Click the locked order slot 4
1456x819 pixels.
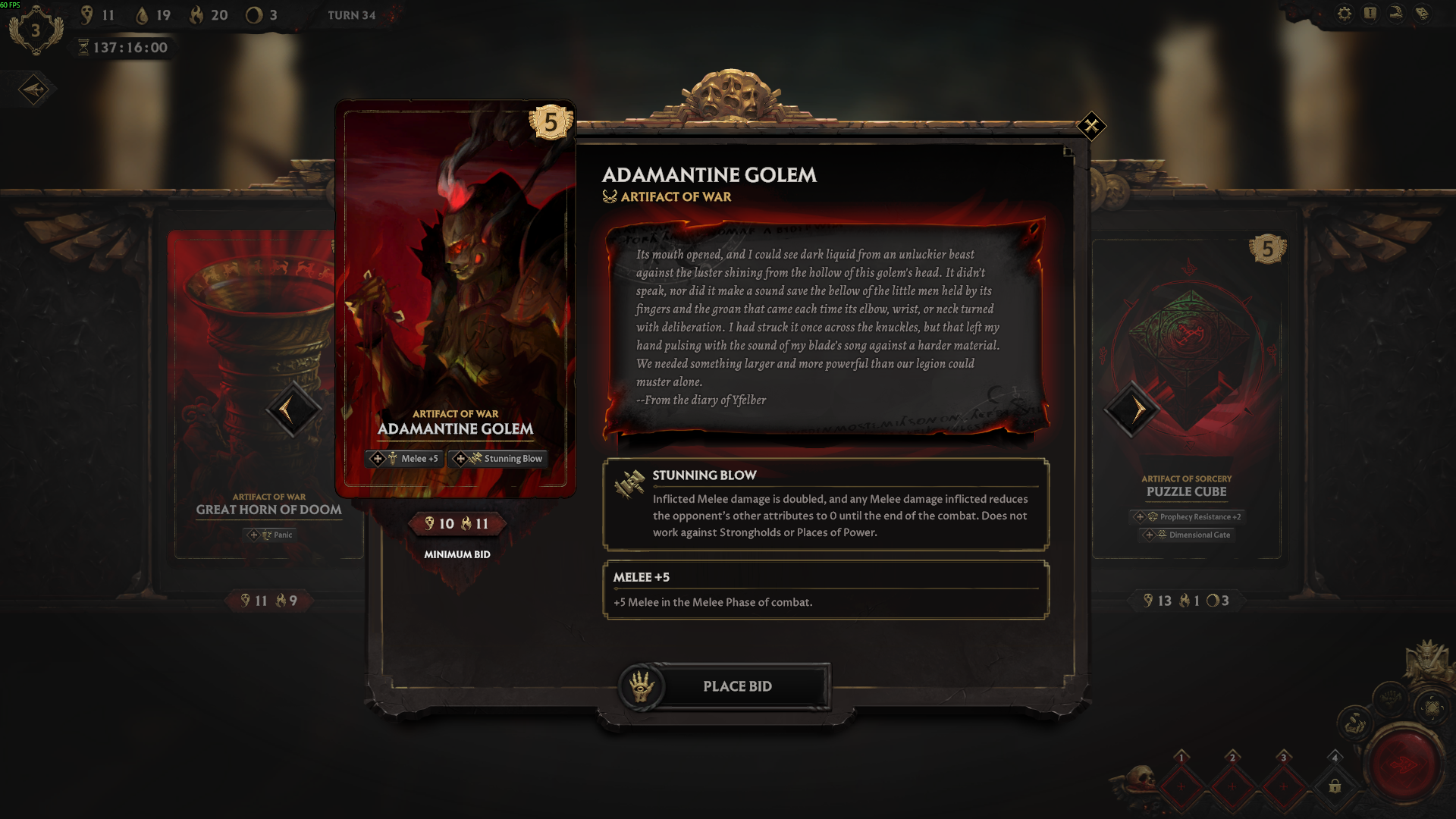[x=1335, y=786]
